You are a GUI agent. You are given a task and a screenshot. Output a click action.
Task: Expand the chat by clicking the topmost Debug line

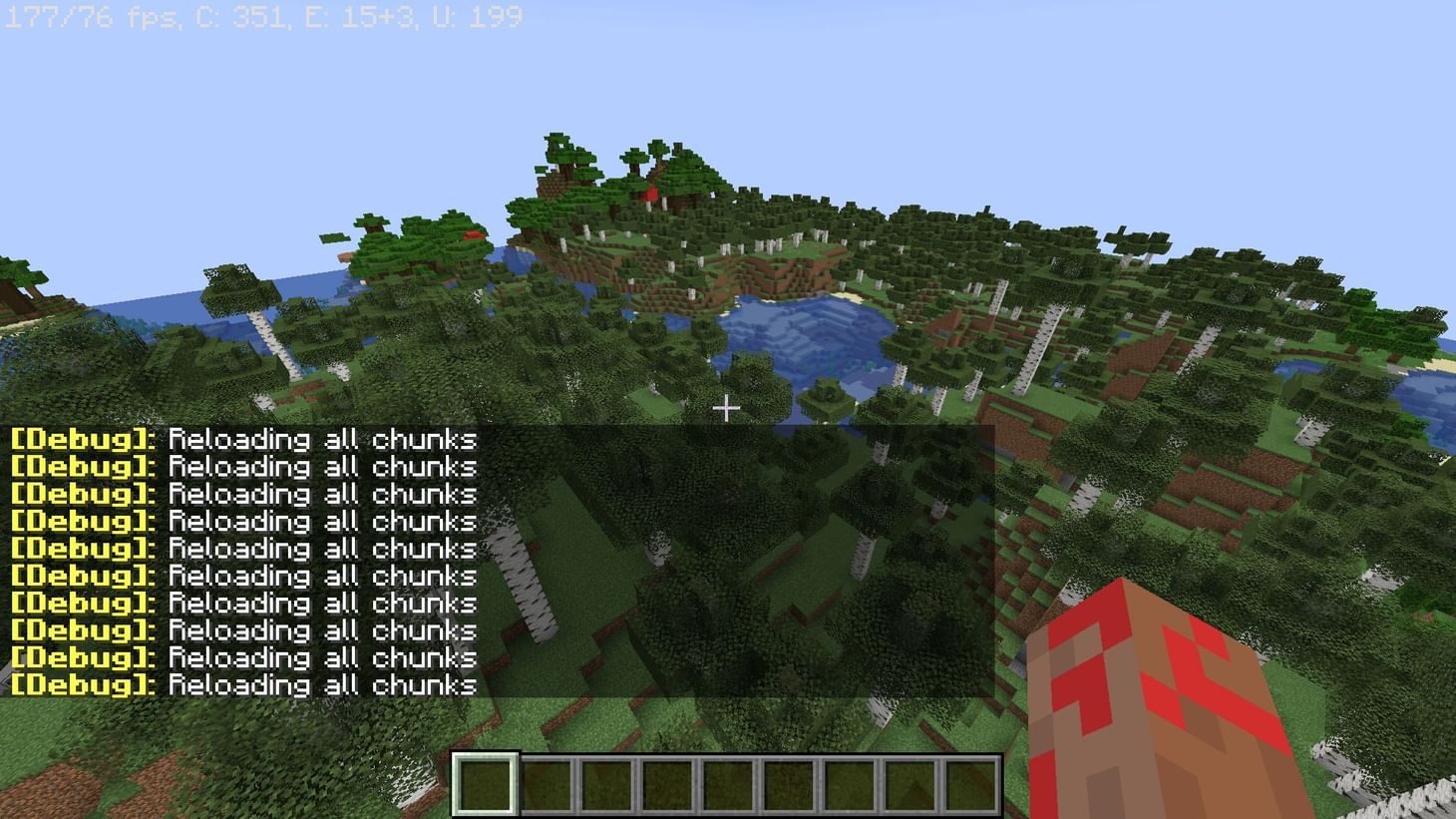(249, 439)
